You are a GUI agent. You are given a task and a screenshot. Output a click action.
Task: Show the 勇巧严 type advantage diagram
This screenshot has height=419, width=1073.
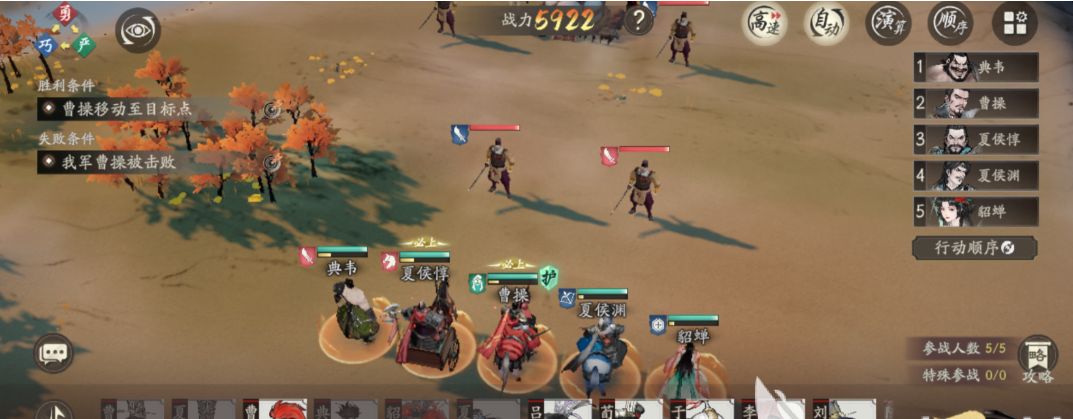tap(63, 30)
